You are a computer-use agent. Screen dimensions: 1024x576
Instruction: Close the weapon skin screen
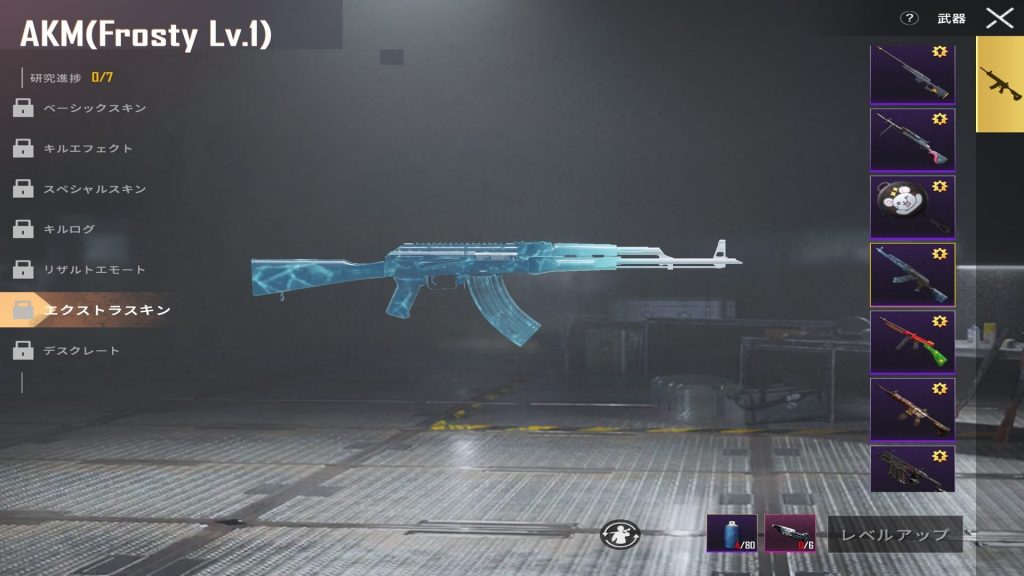coord(999,18)
